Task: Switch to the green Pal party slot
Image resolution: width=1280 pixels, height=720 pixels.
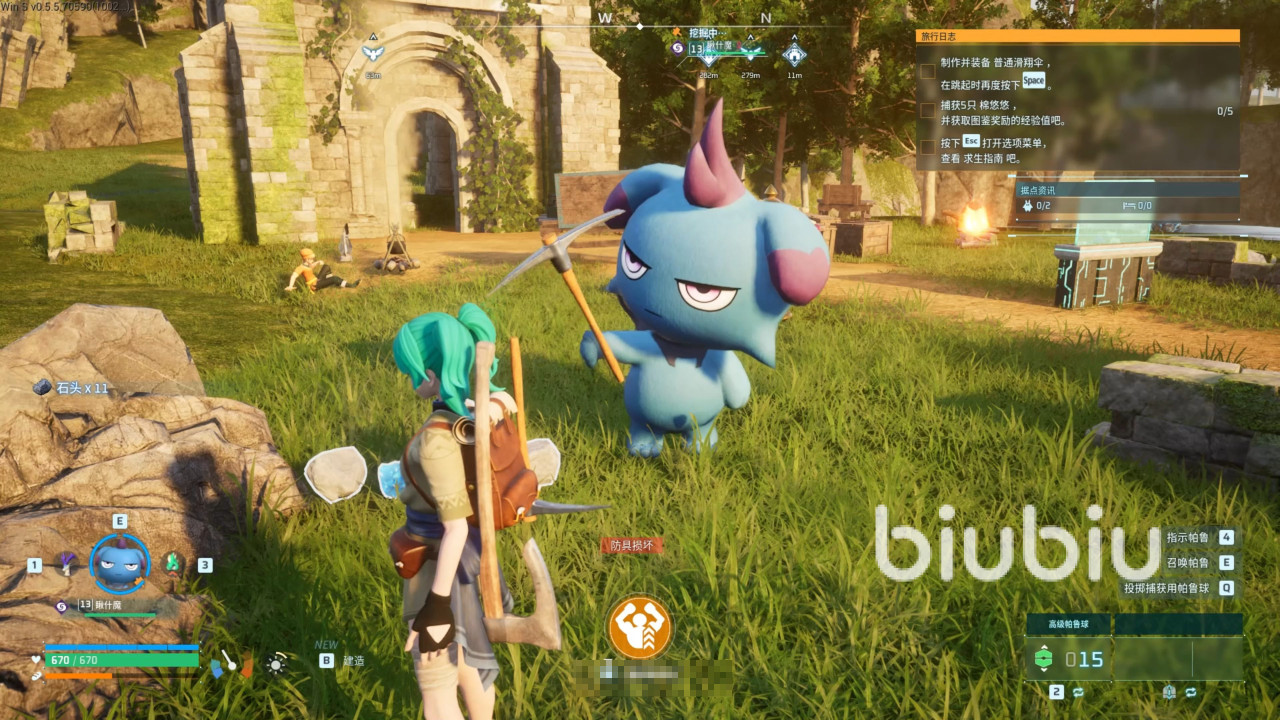Action: point(173,564)
